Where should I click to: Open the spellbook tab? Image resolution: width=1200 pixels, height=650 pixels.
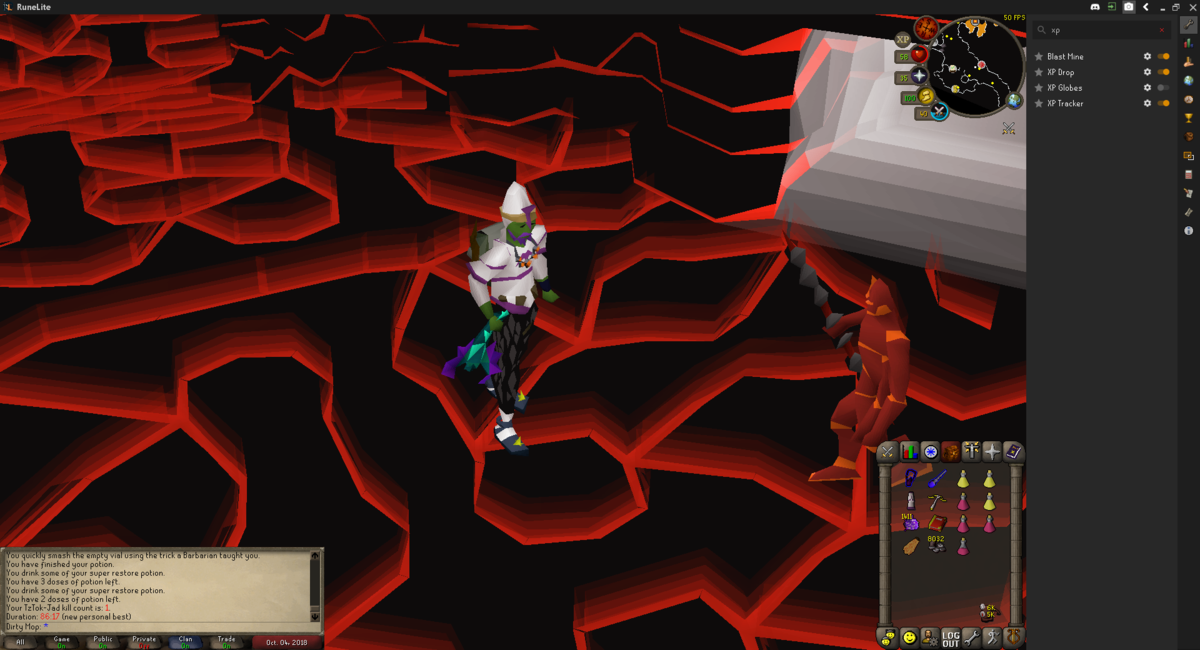(1013, 452)
